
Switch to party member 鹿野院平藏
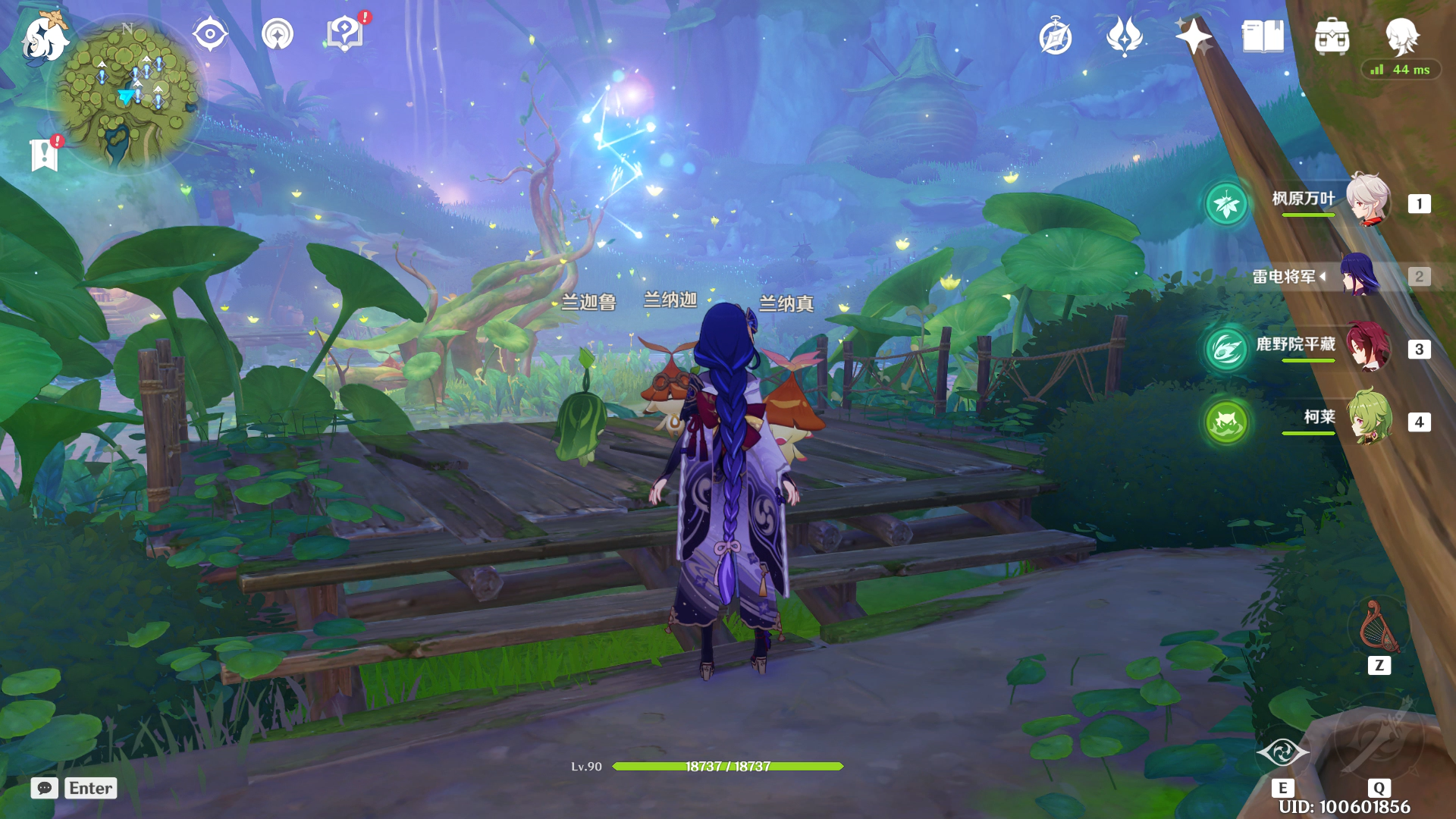[x=1367, y=347]
